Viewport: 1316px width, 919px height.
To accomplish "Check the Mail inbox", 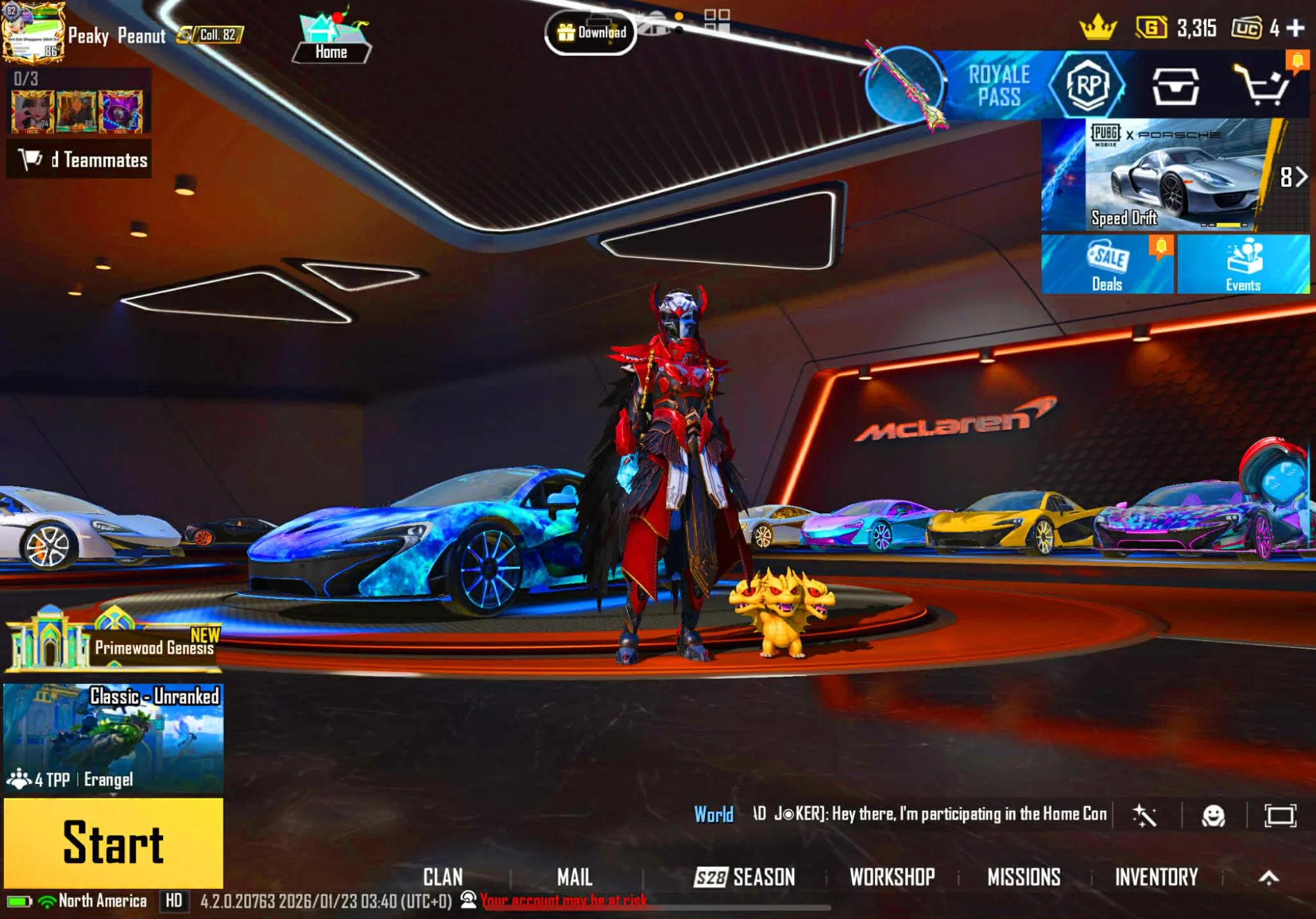I will 574,877.
